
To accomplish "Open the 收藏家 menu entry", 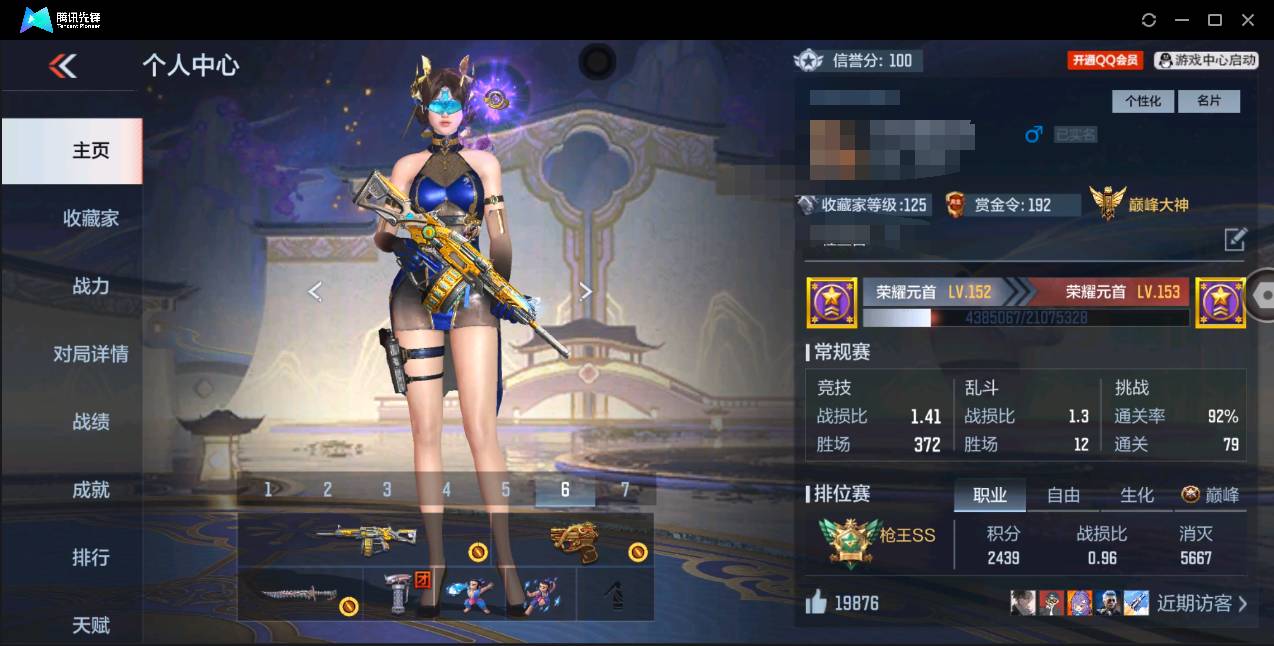I will (x=90, y=218).
